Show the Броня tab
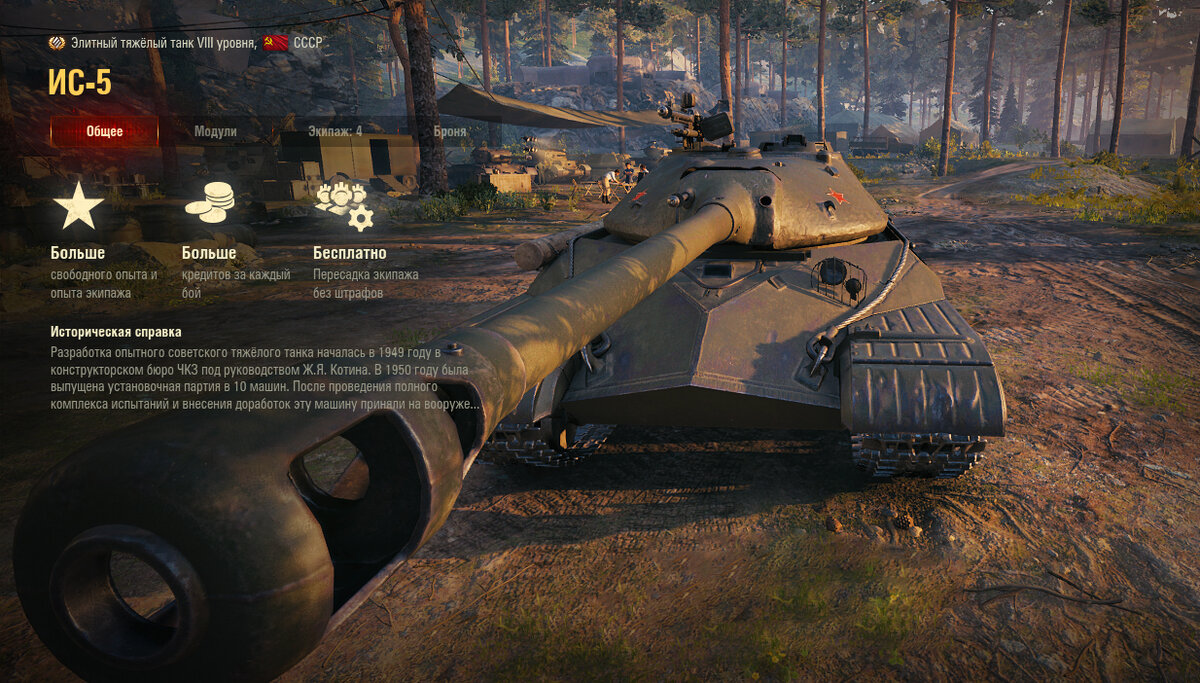The height and width of the screenshot is (683, 1200). 450,131
